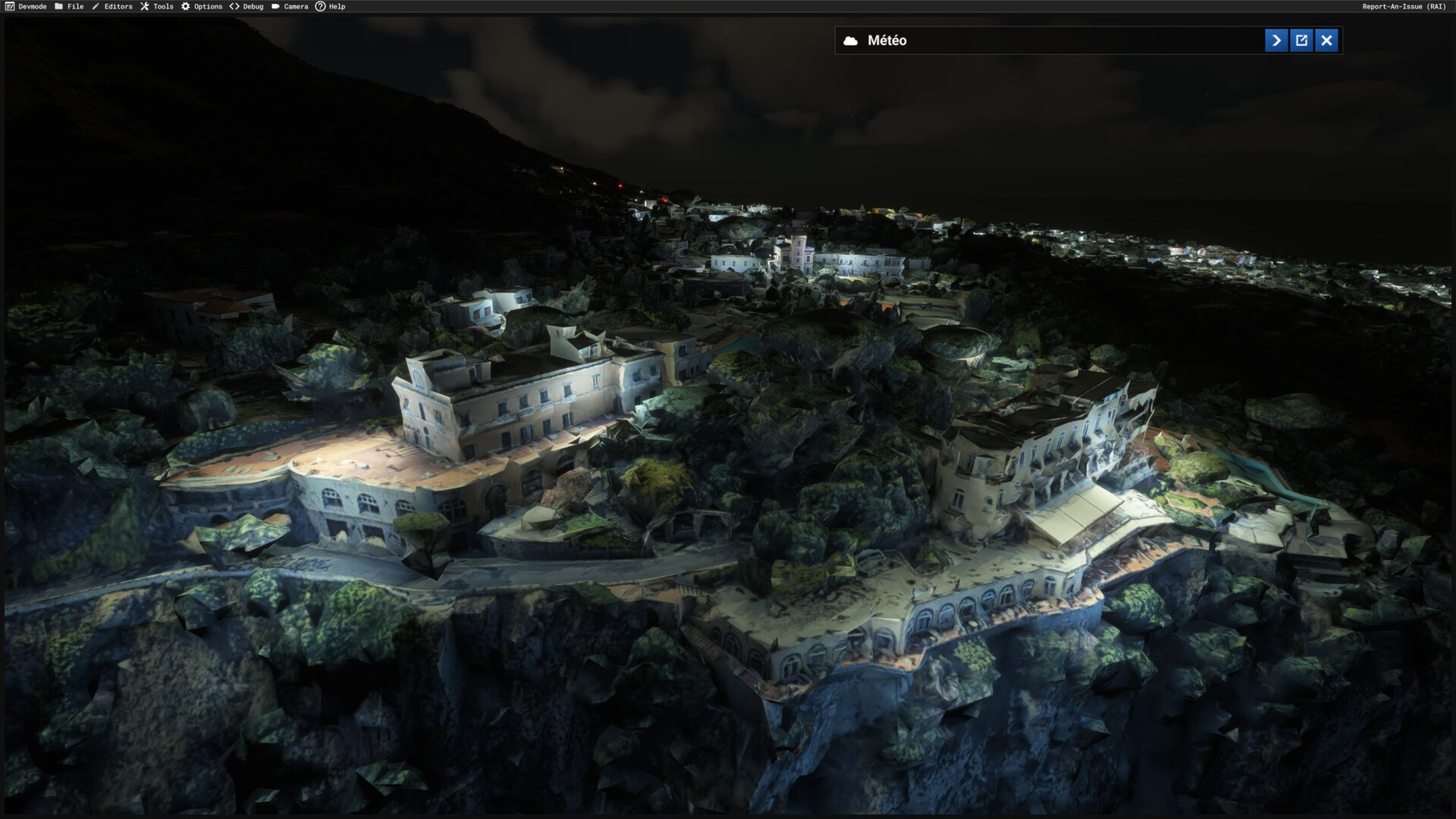Open the Options menu
The width and height of the screenshot is (1456, 819).
[202, 6]
